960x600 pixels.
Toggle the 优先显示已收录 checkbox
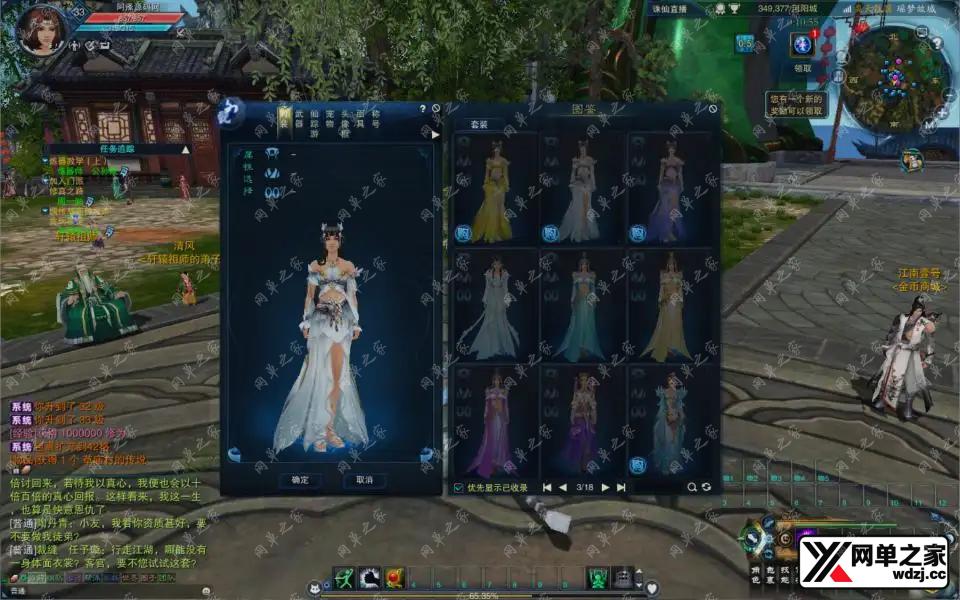(459, 487)
